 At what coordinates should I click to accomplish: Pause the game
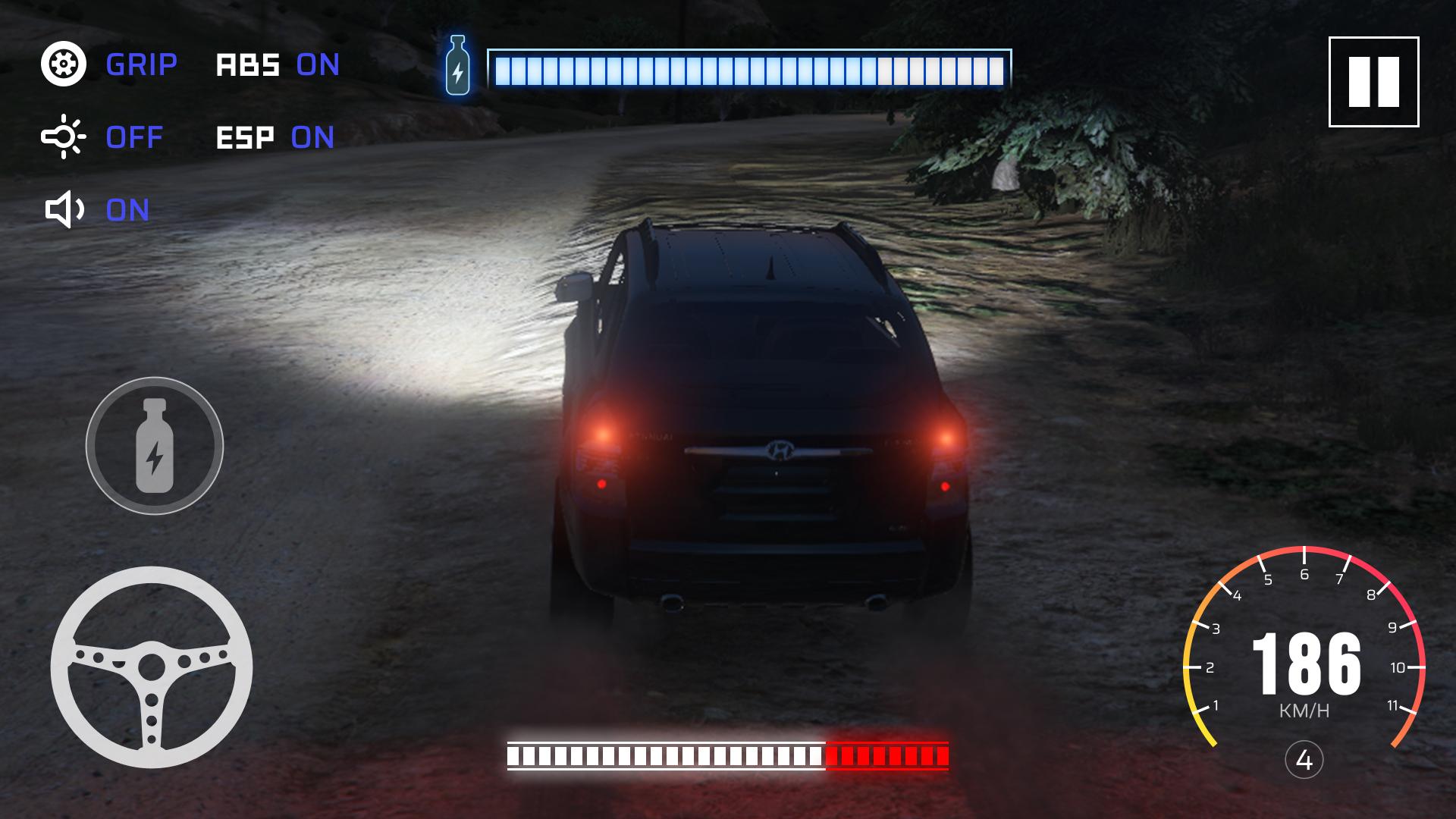(1373, 82)
